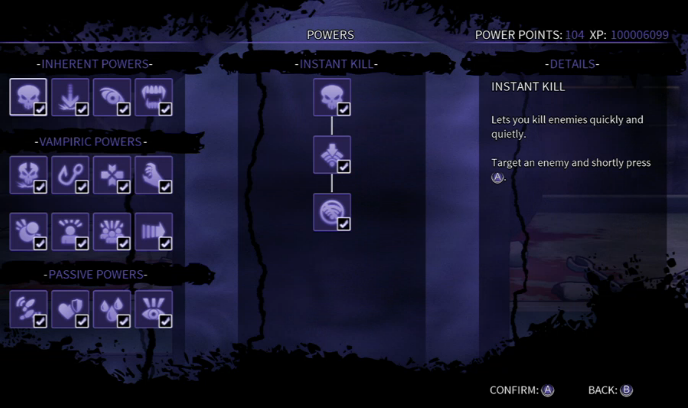Select the group of figures vampiric power
688x408 pixels.
[x=112, y=231]
